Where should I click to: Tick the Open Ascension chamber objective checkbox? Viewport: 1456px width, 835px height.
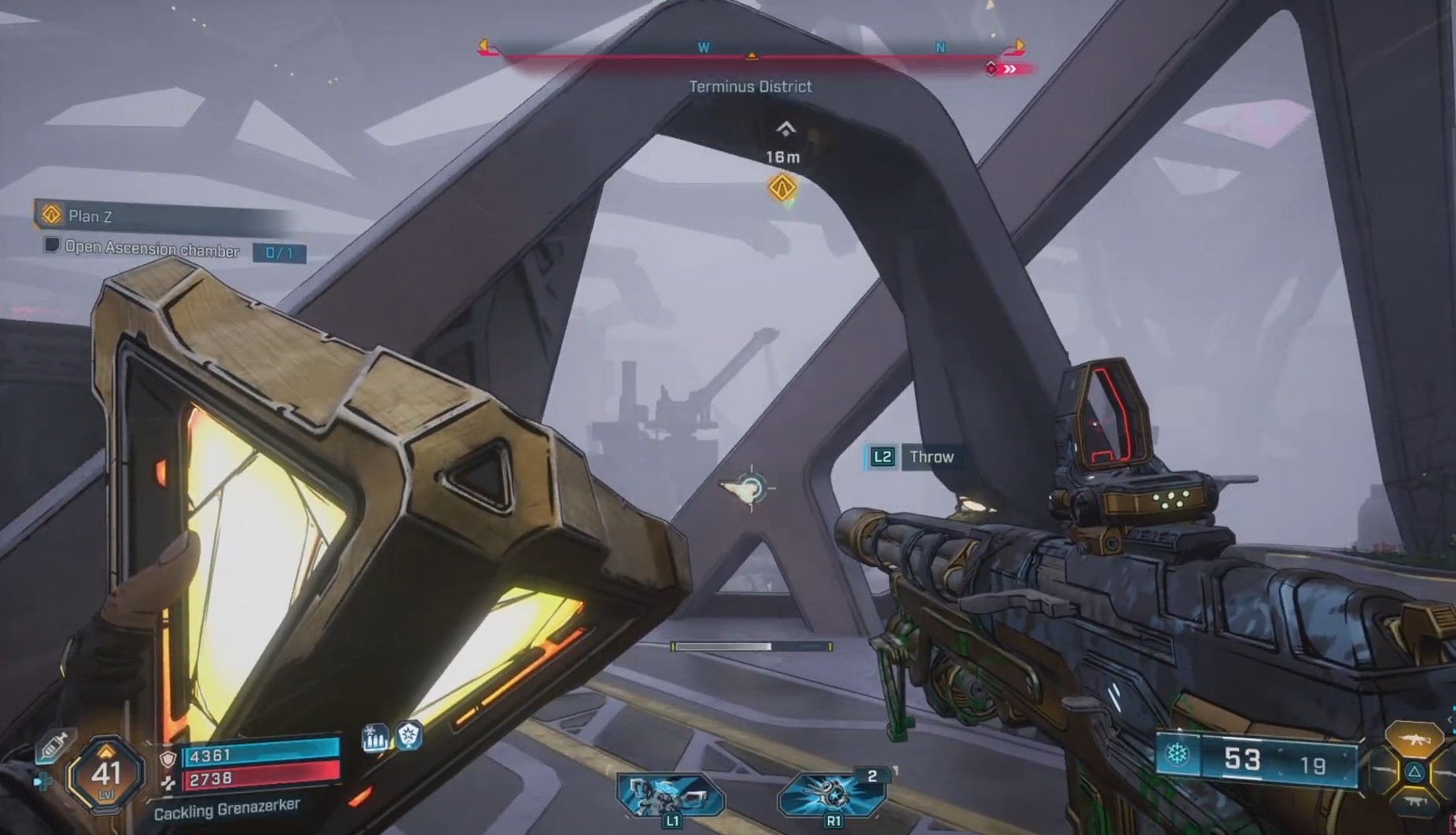(x=51, y=245)
